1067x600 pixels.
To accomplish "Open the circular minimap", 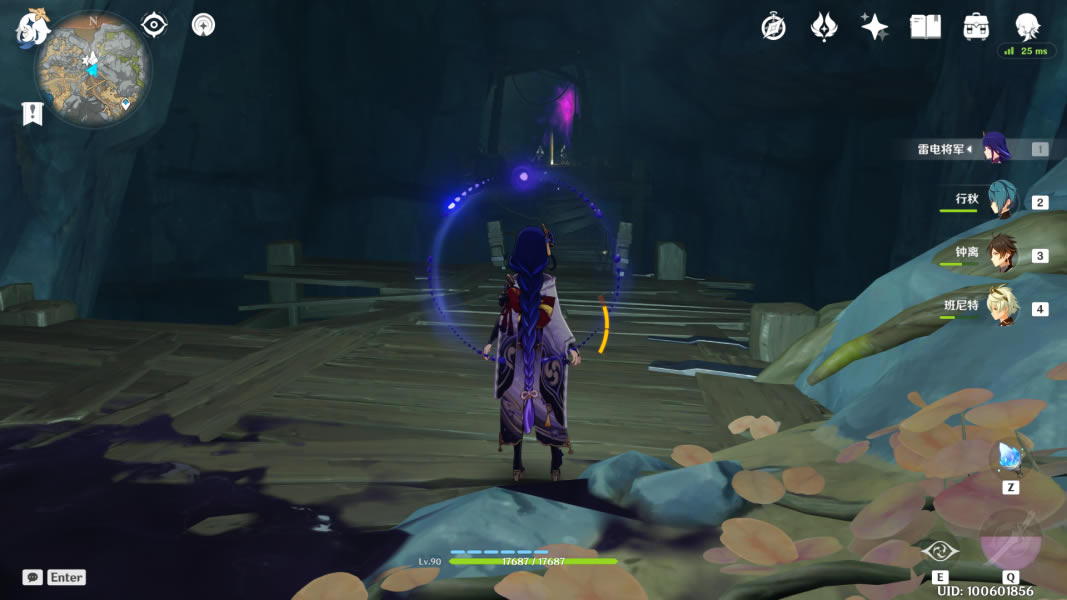I will (x=94, y=69).
